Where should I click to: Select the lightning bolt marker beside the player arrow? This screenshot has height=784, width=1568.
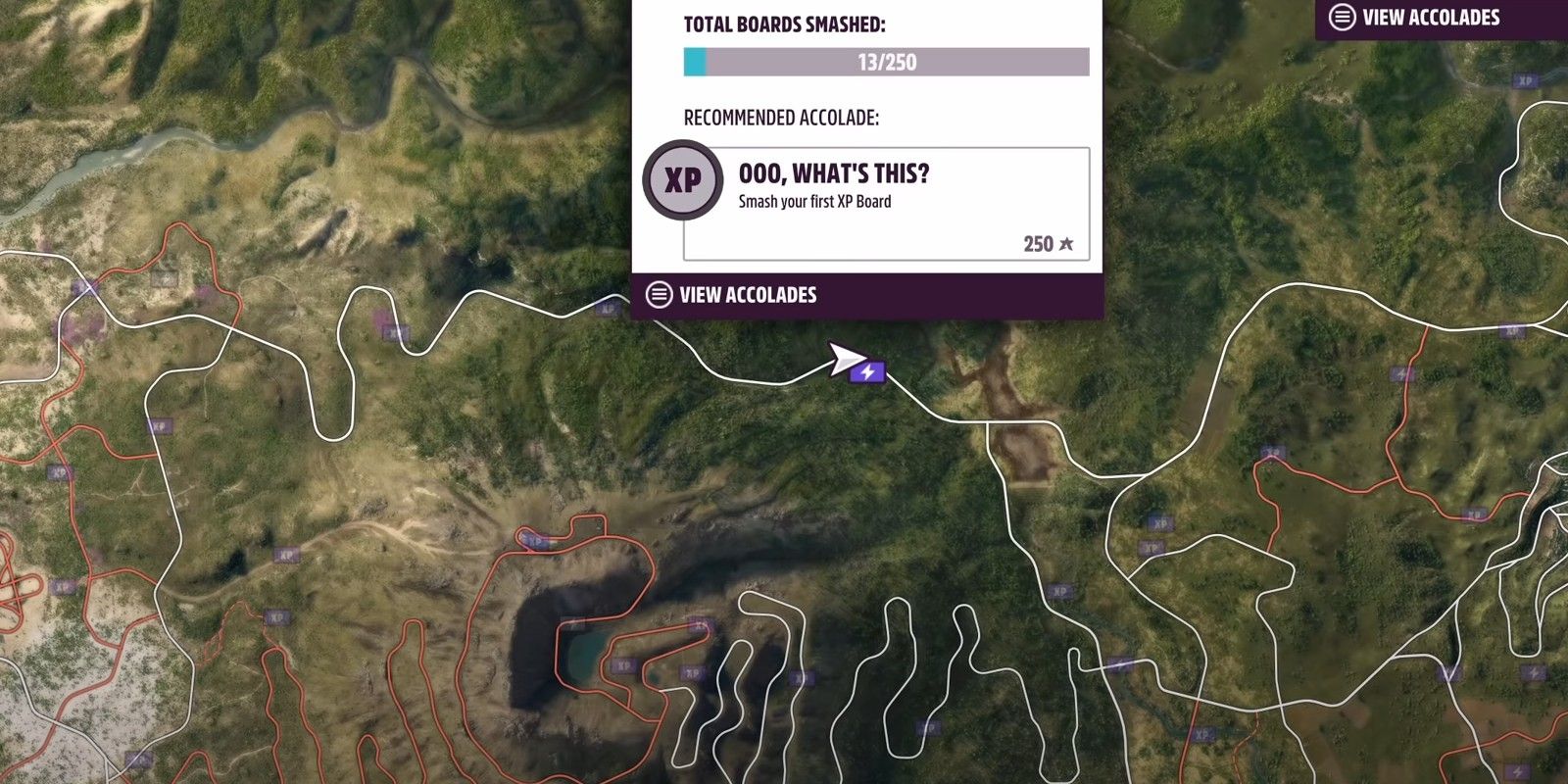[x=868, y=372]
